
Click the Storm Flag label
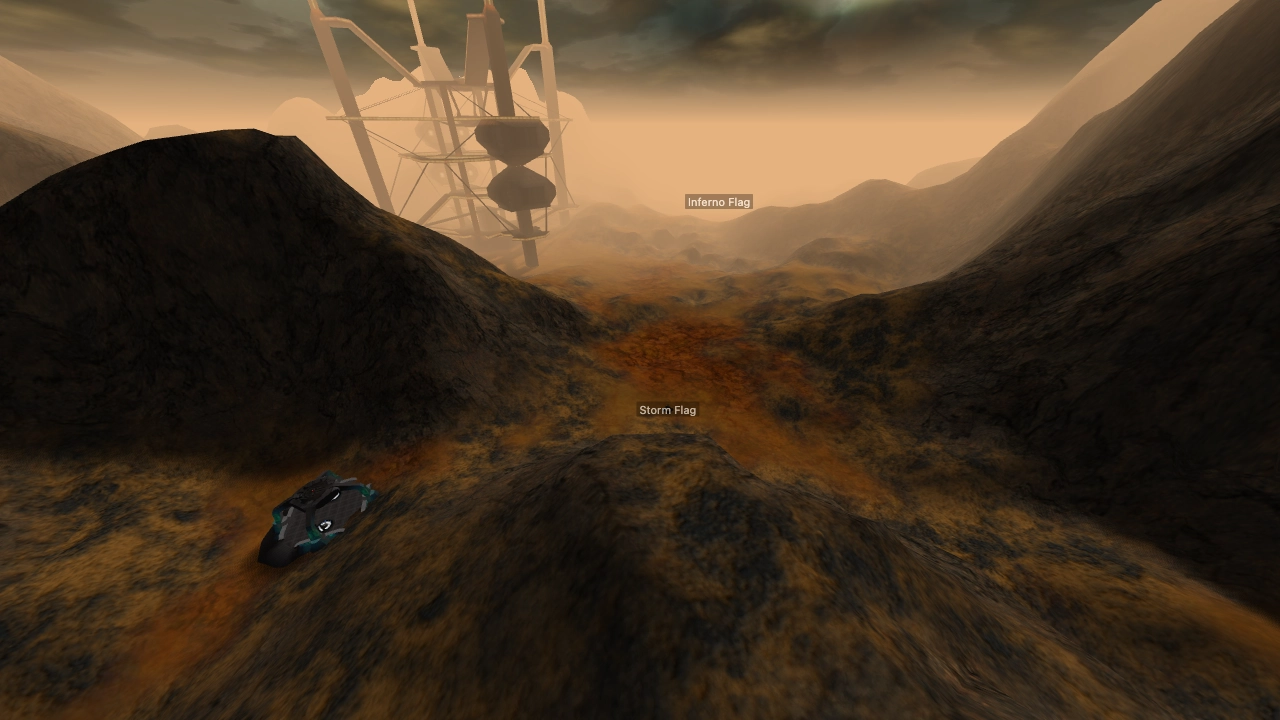coord(667,409)
